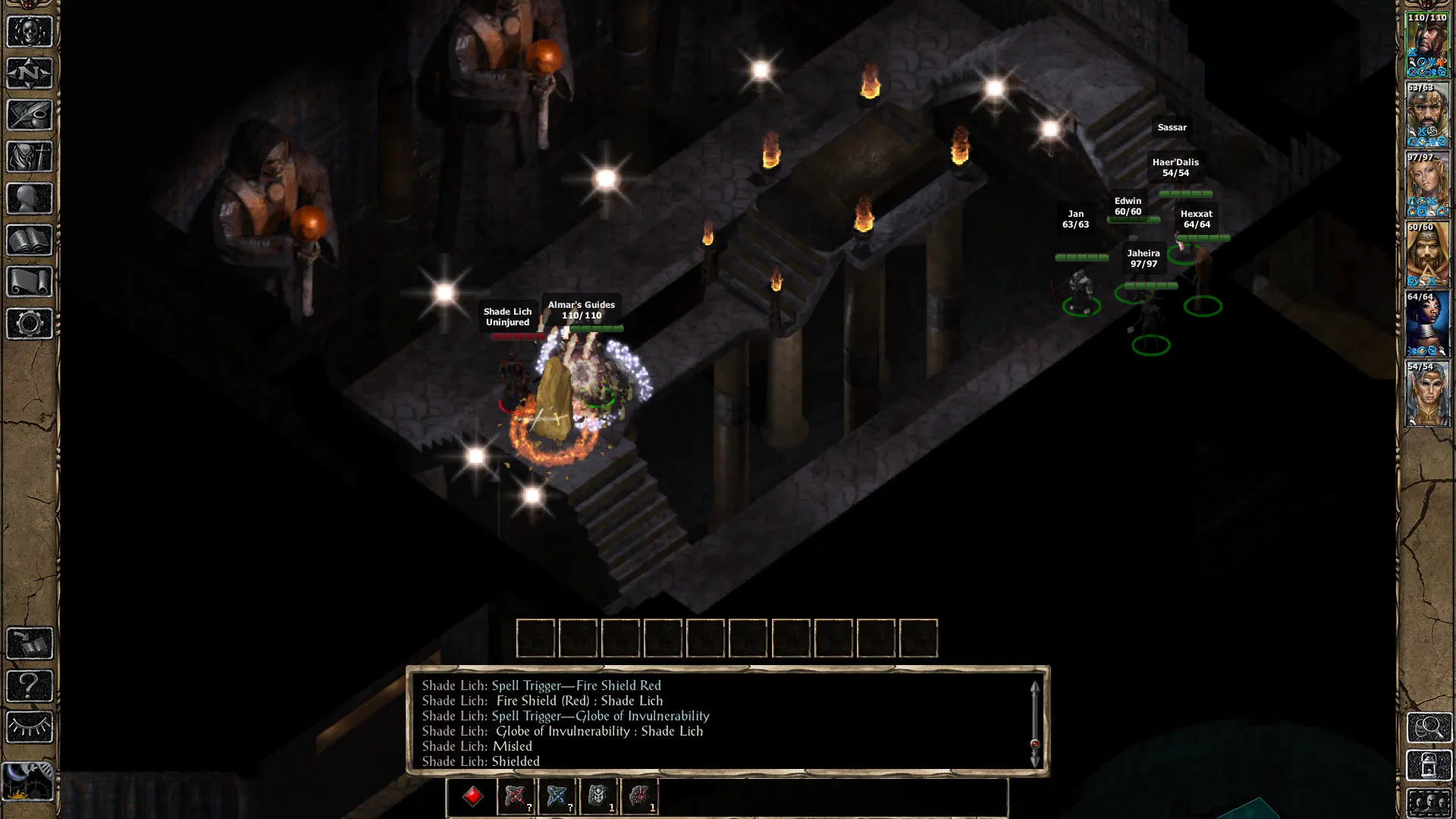Activate the blue cross-rune ability
This screenshot has width=1456, height=819.
click(557, 796)
